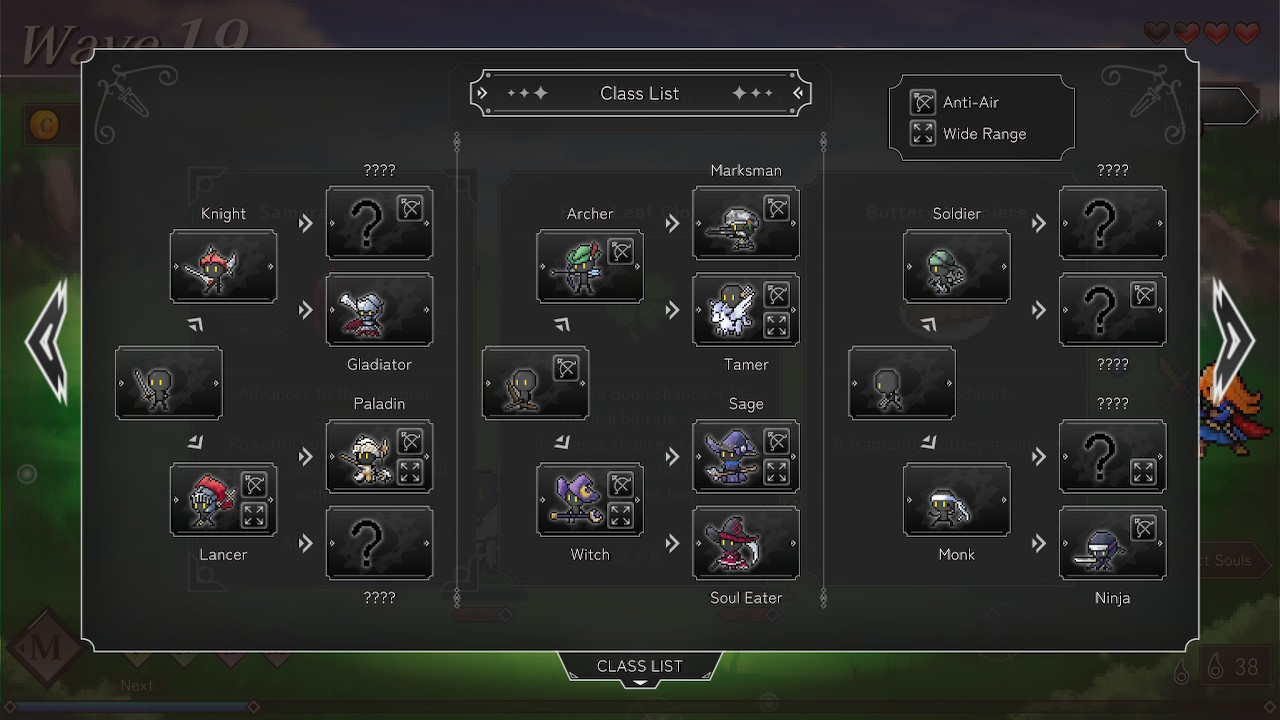Collapse the Class List via bottom chevron

coord(640,683)
